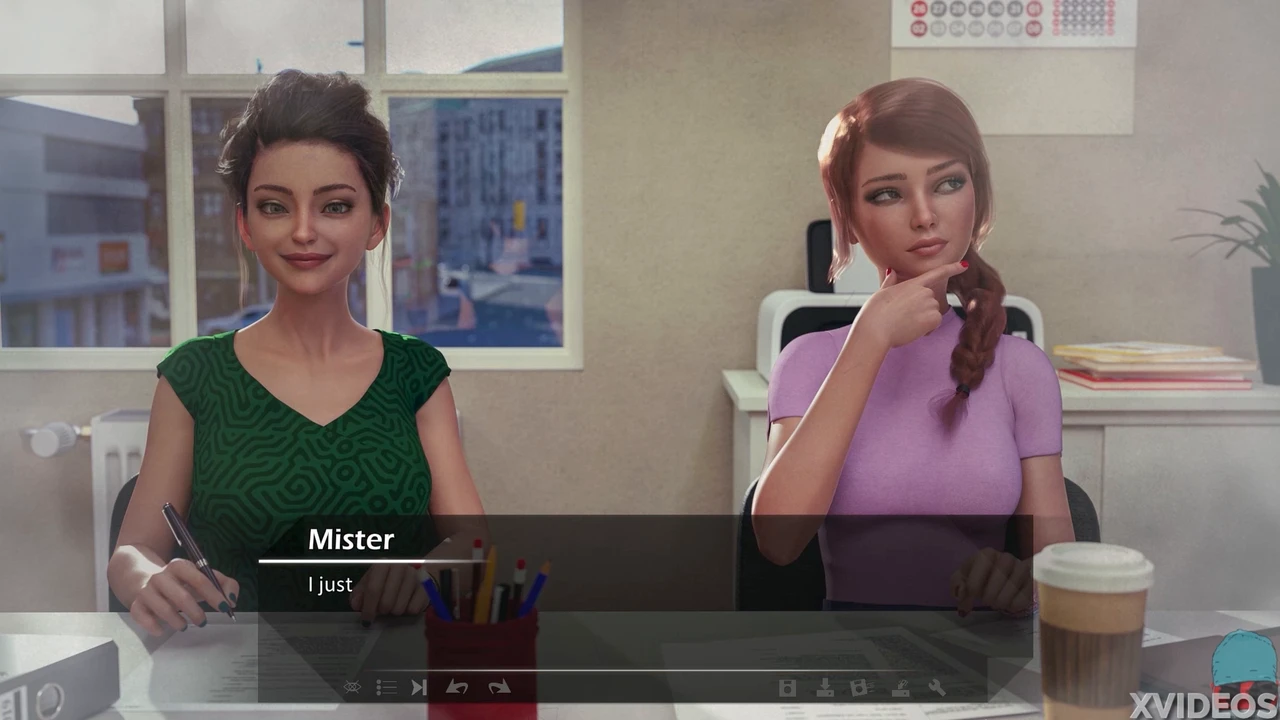Hide the dialogue box with the eye icon
Image resolution: width=1280 pixels, height=720 pixels.
[x=352, y=687]
